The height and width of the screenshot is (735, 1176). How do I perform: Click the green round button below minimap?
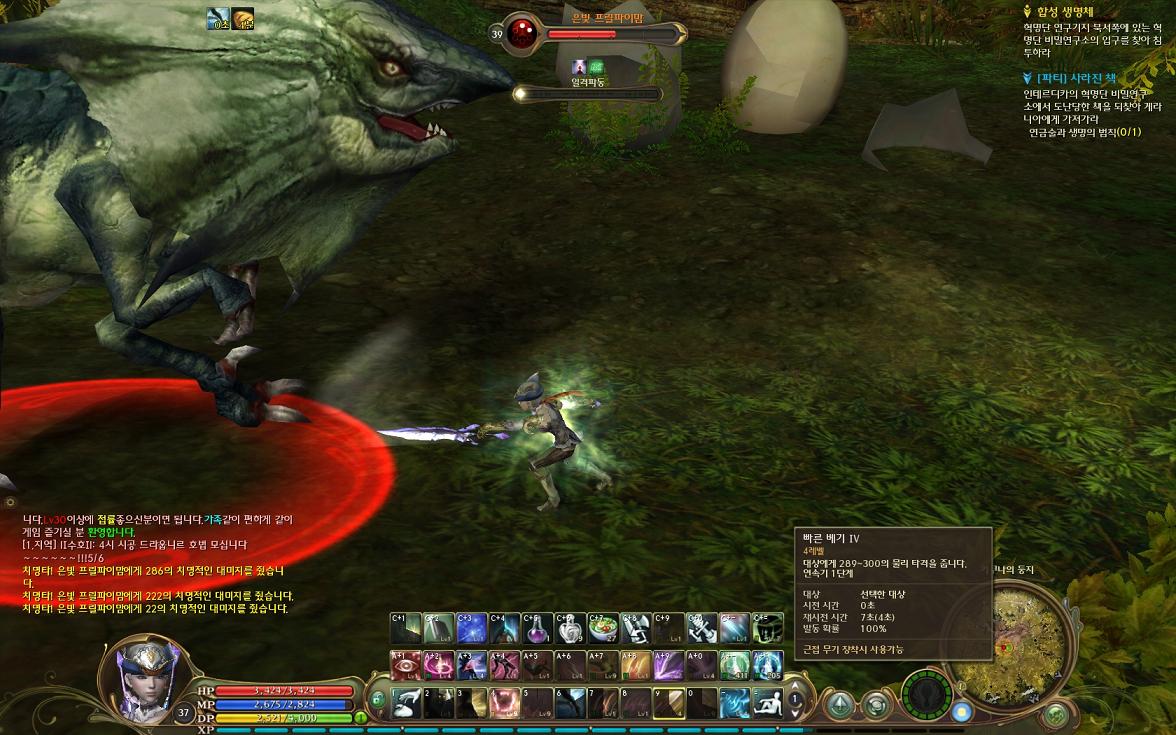(1054, 714)
